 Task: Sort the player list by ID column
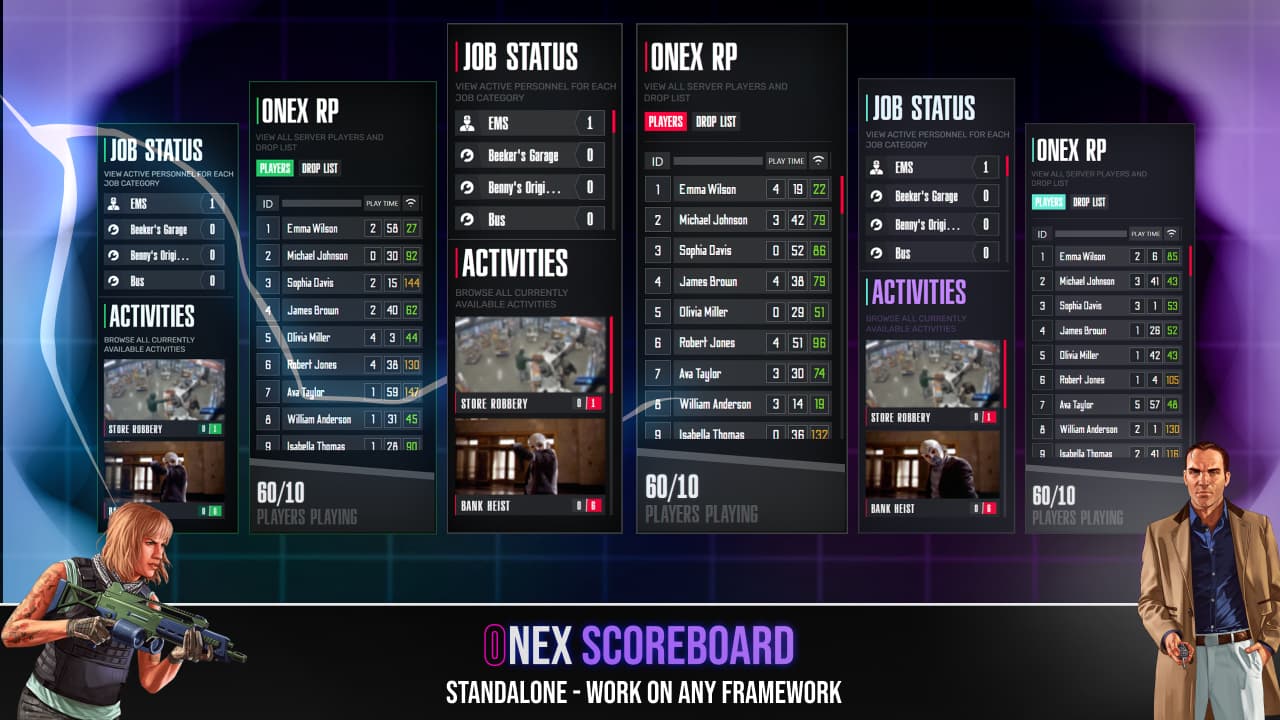click(657, 160)
